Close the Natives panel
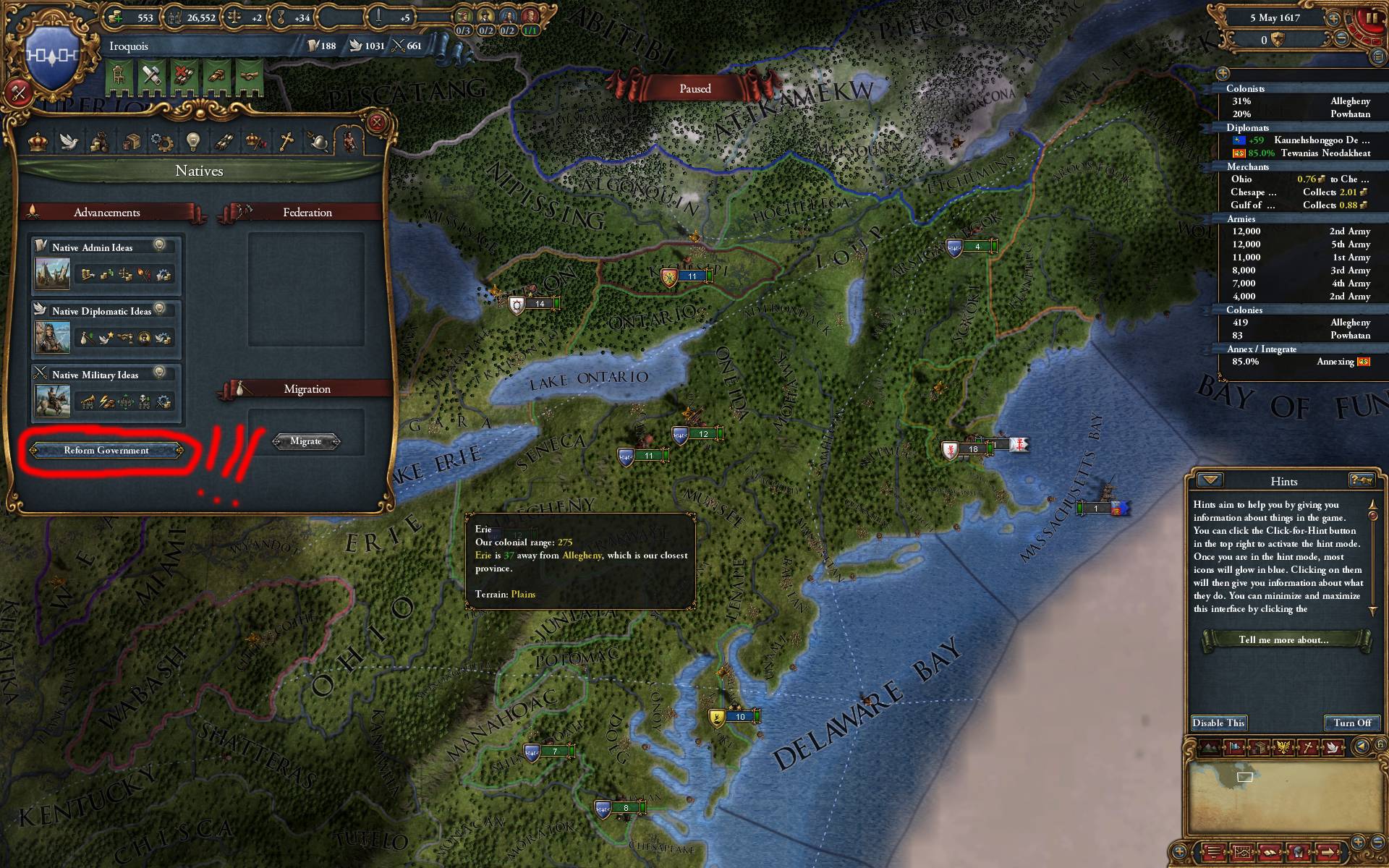 coord(376,122)
